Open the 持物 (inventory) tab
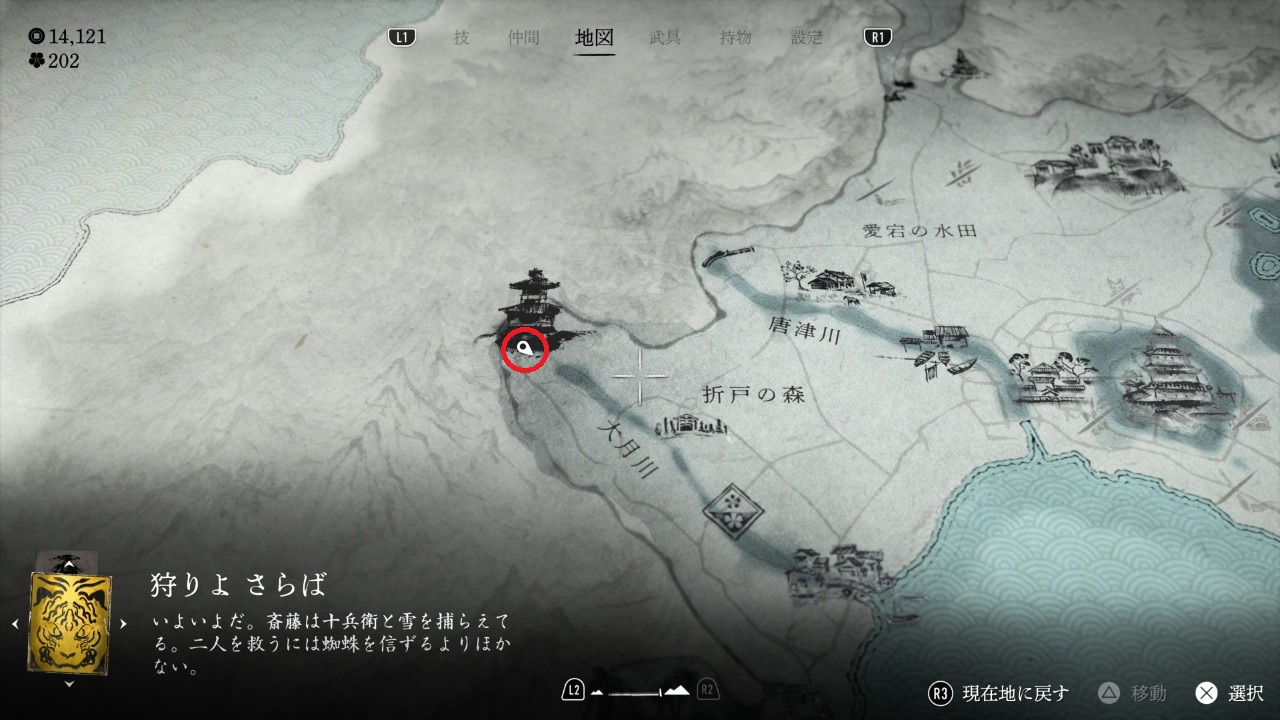 point(736,38)
